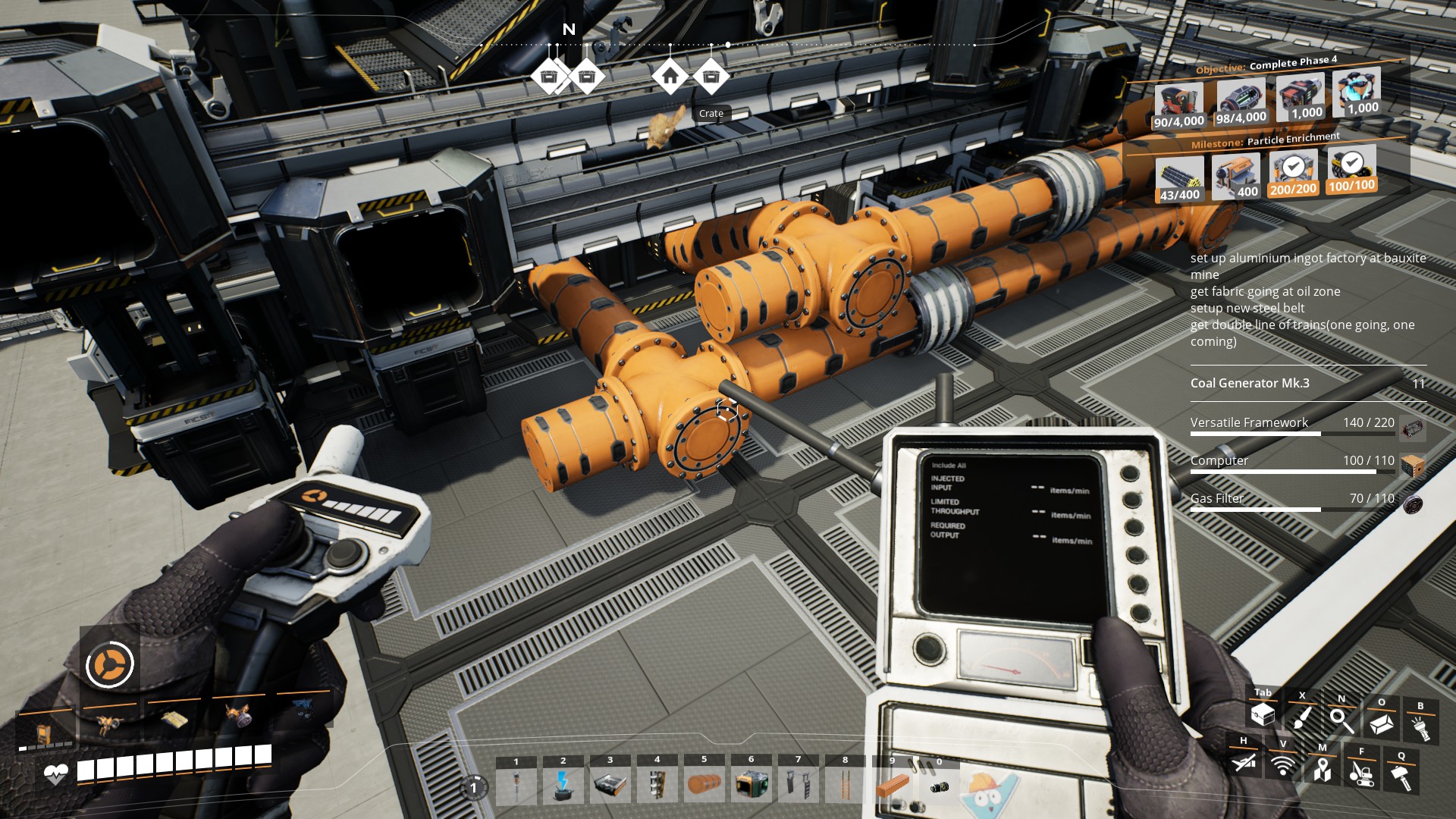Screen dimensions: 1456x819
Task: Open the map icon
Action: pos(1323,771)
